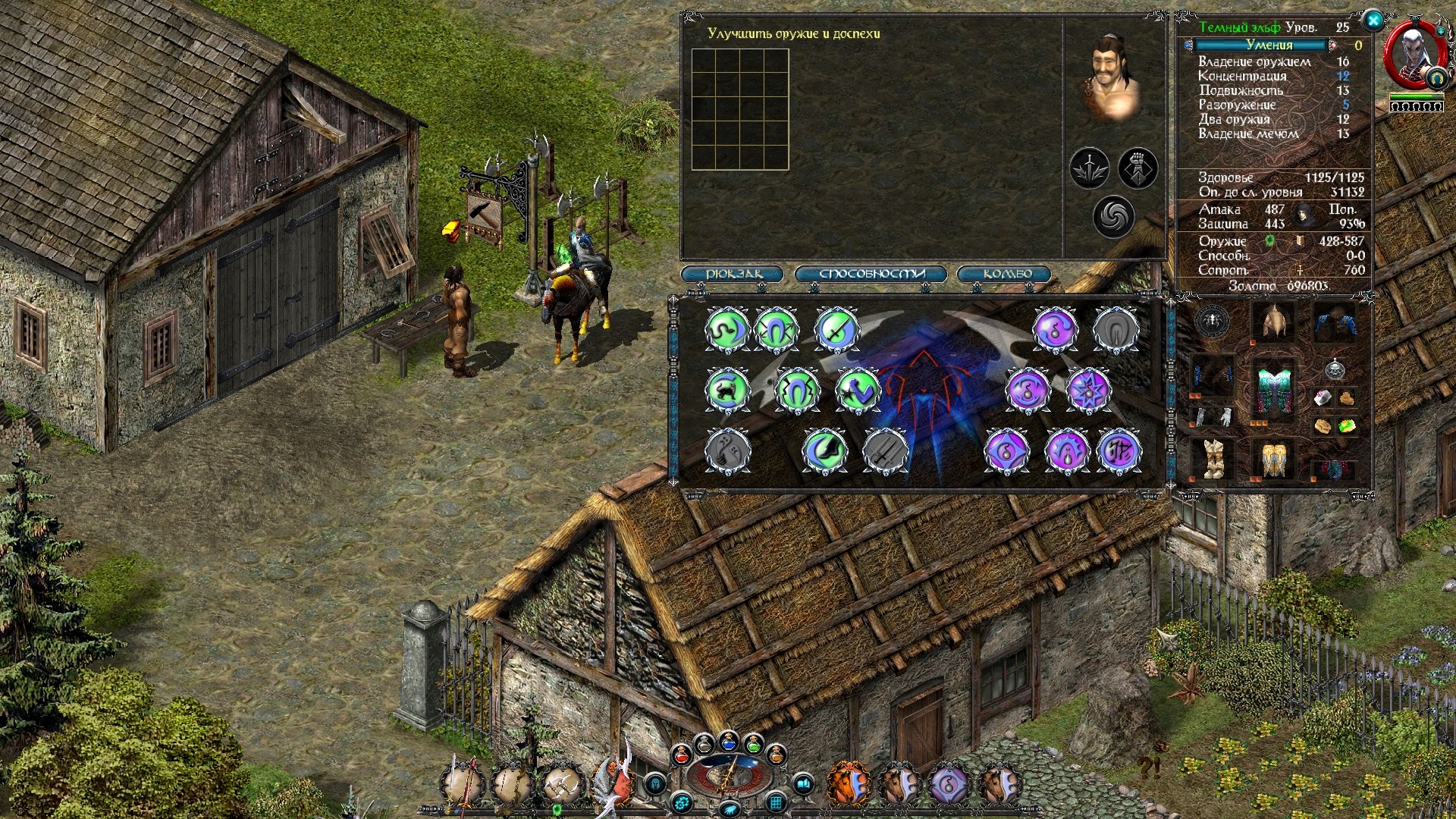The height and width of the screenshot is (819, 1456).
Task: Pick the purple eight-pointed star trap skill
Action: [x=1088, y=391]
